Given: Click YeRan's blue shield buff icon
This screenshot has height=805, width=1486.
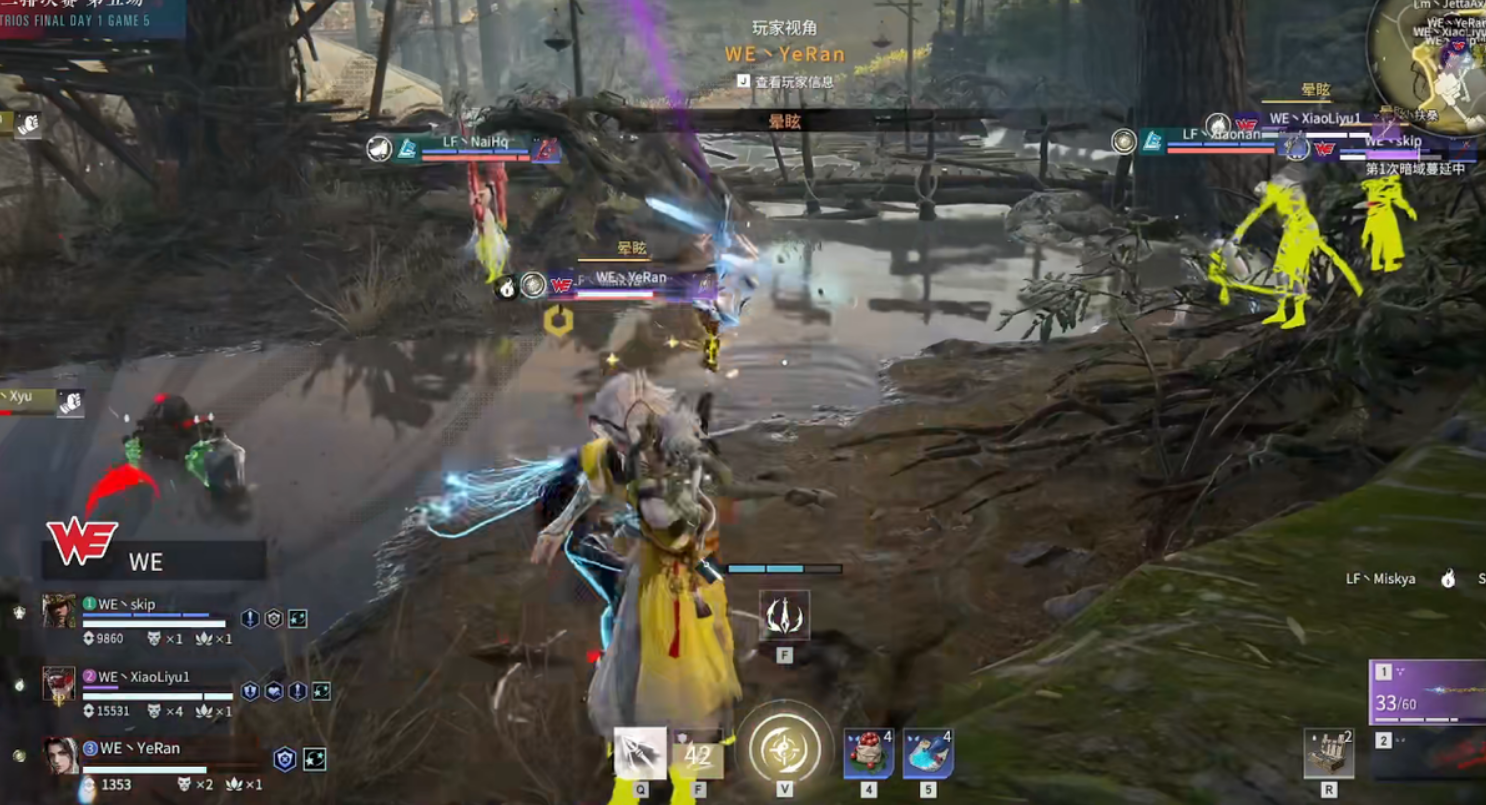Looking at the screenshot, I should [286, 760].
